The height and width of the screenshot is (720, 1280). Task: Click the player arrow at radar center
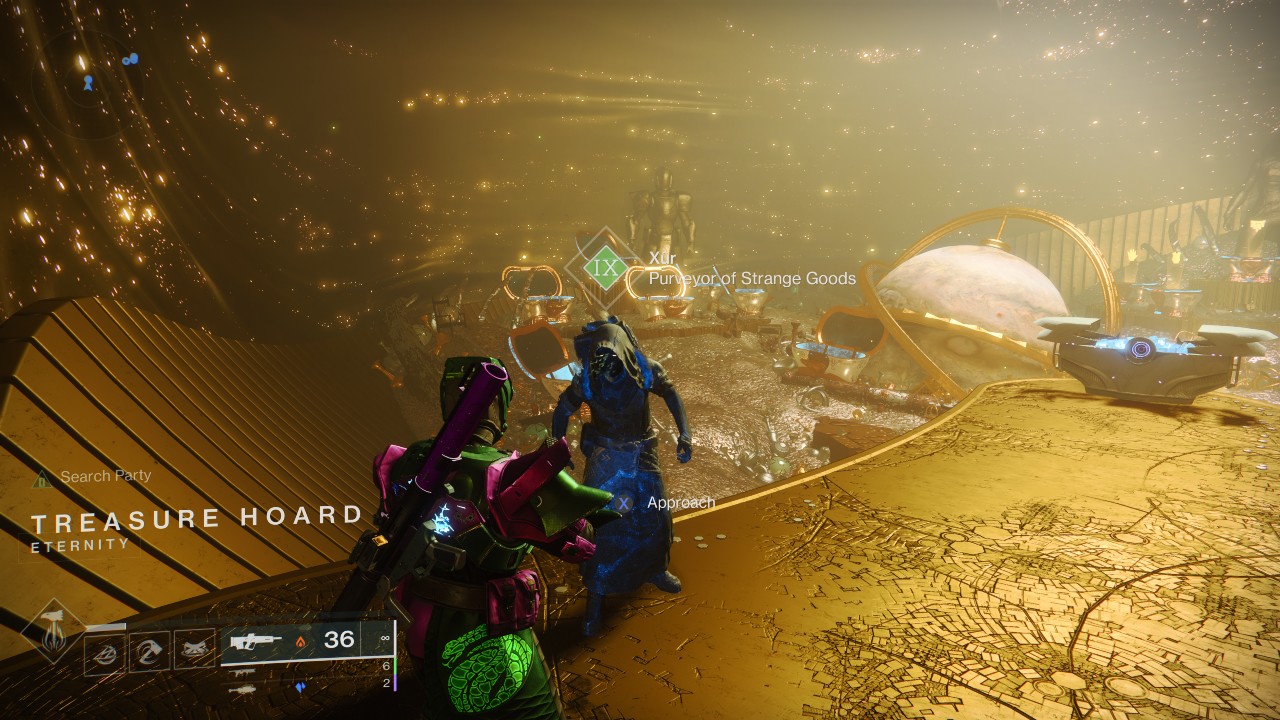[89, 83]
